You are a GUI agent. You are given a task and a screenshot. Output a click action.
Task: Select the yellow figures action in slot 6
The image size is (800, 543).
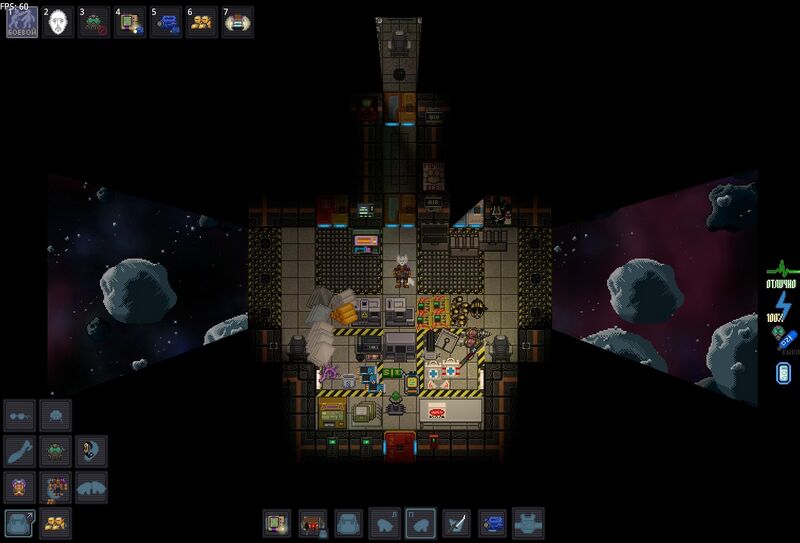click(201, 22)
